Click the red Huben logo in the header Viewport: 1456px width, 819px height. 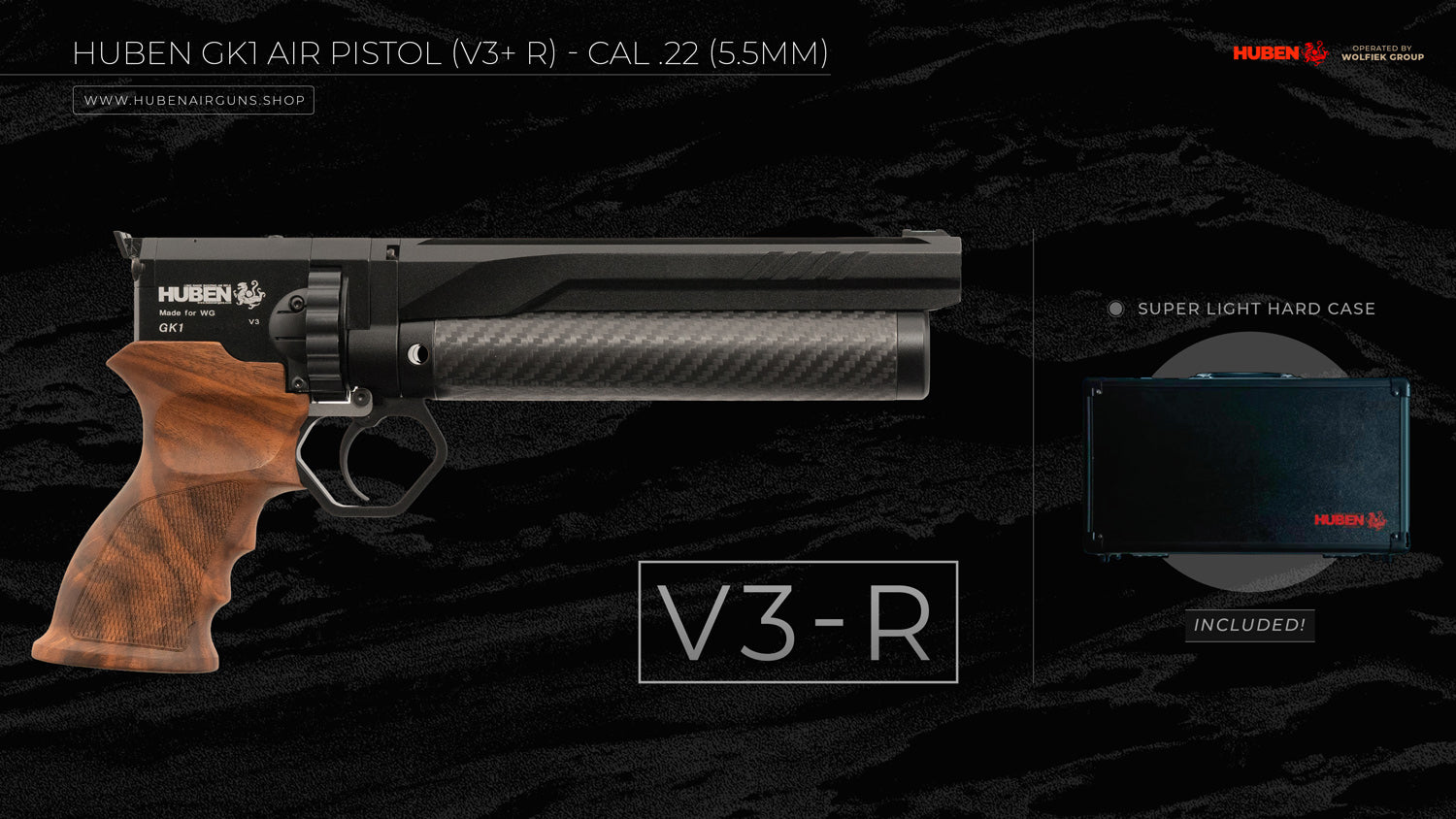click(x=1279, y=53)
